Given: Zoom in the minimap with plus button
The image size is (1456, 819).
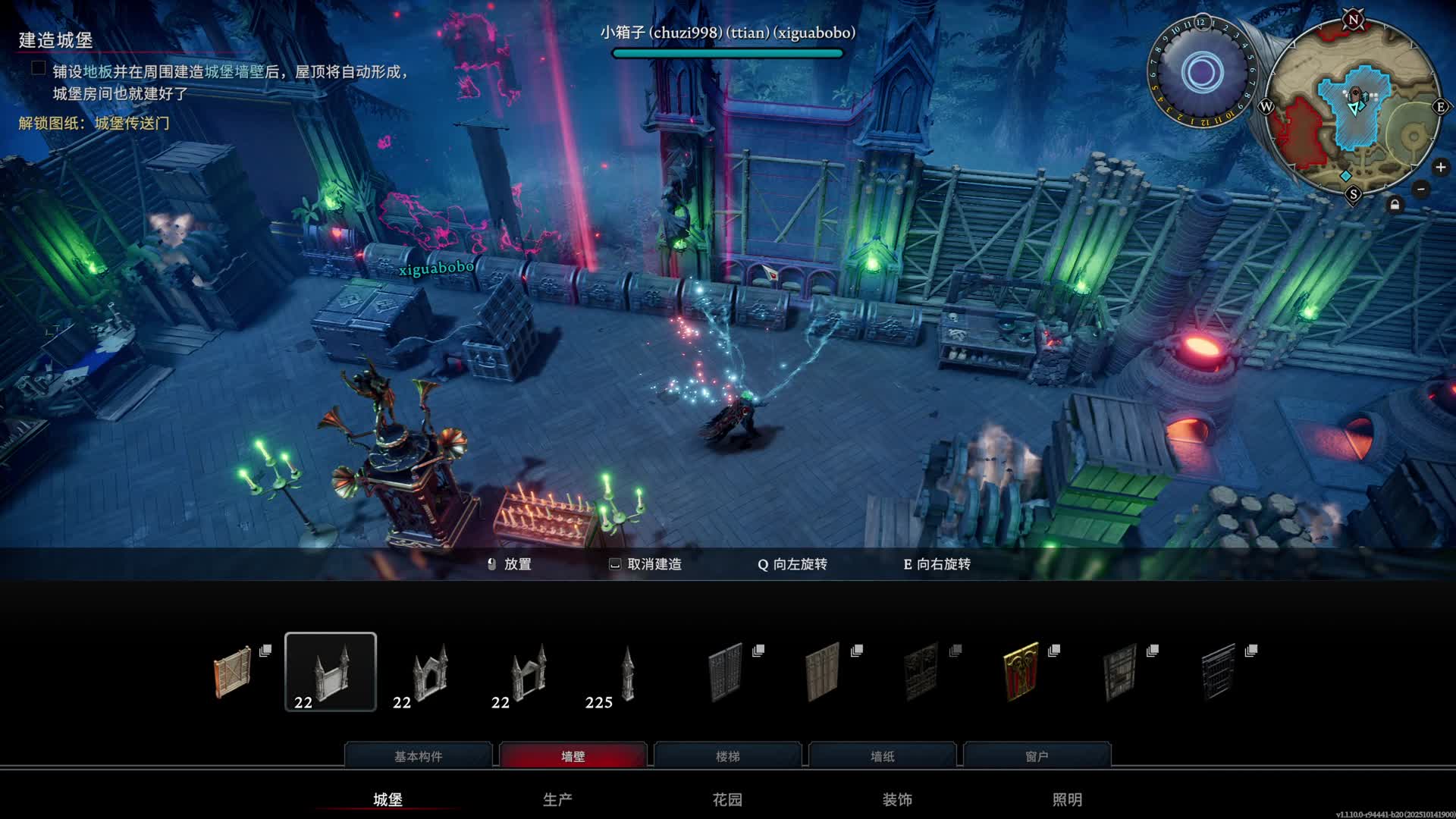Looking at the screenshot, I should pyautogui.click(x=1440, y=168).
